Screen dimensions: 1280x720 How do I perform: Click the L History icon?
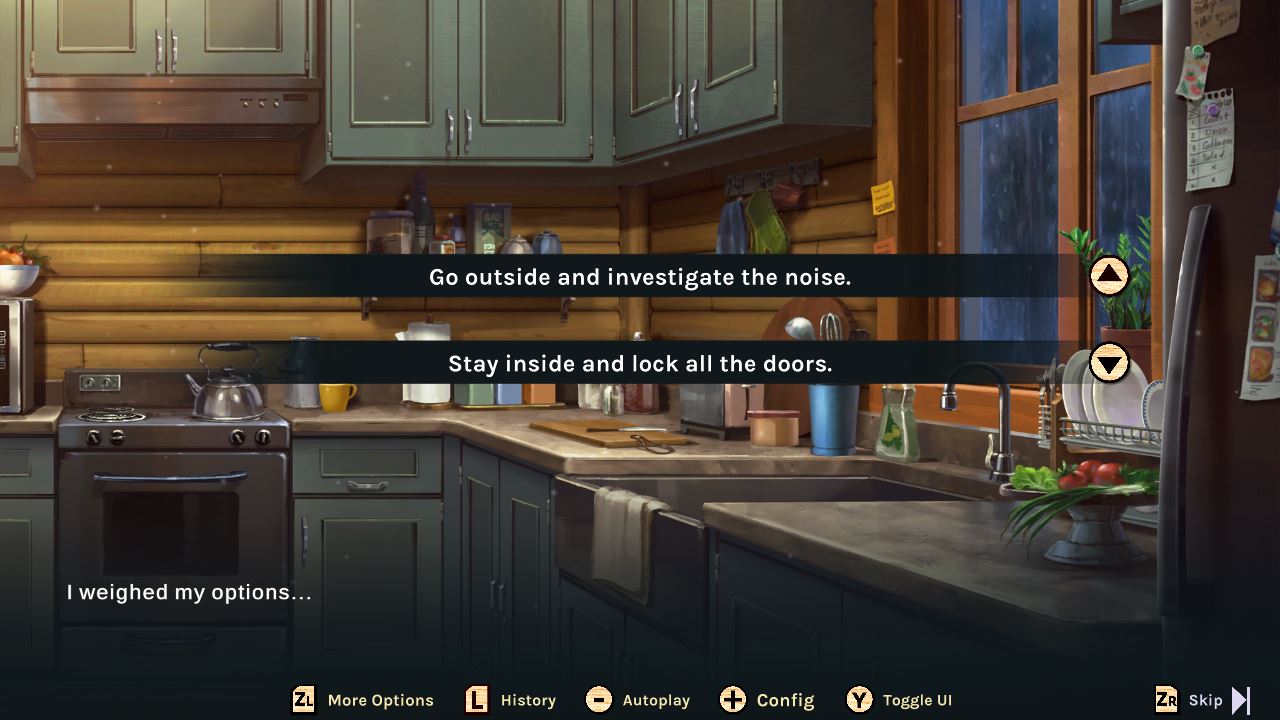475,700
